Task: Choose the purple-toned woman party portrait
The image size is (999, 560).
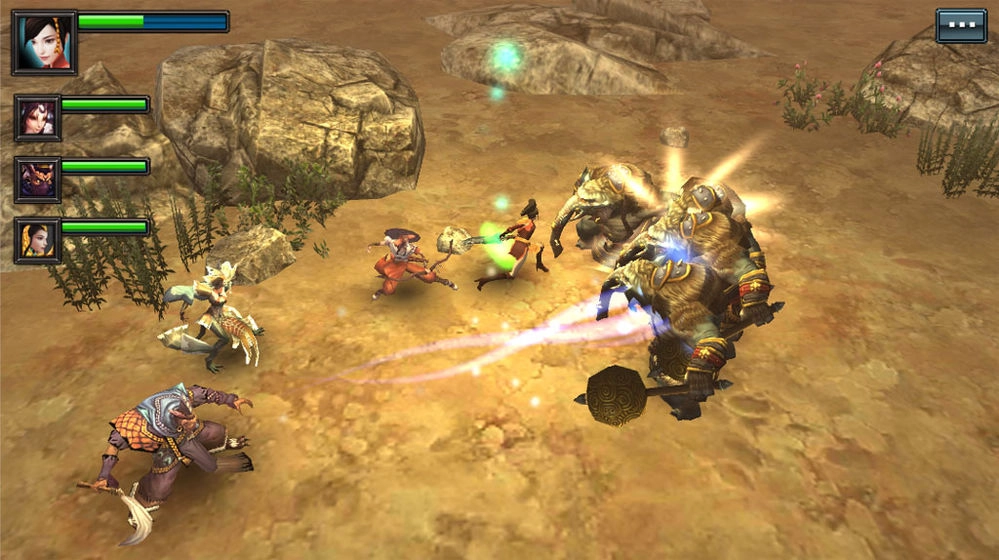Action: tap(37, 118)
